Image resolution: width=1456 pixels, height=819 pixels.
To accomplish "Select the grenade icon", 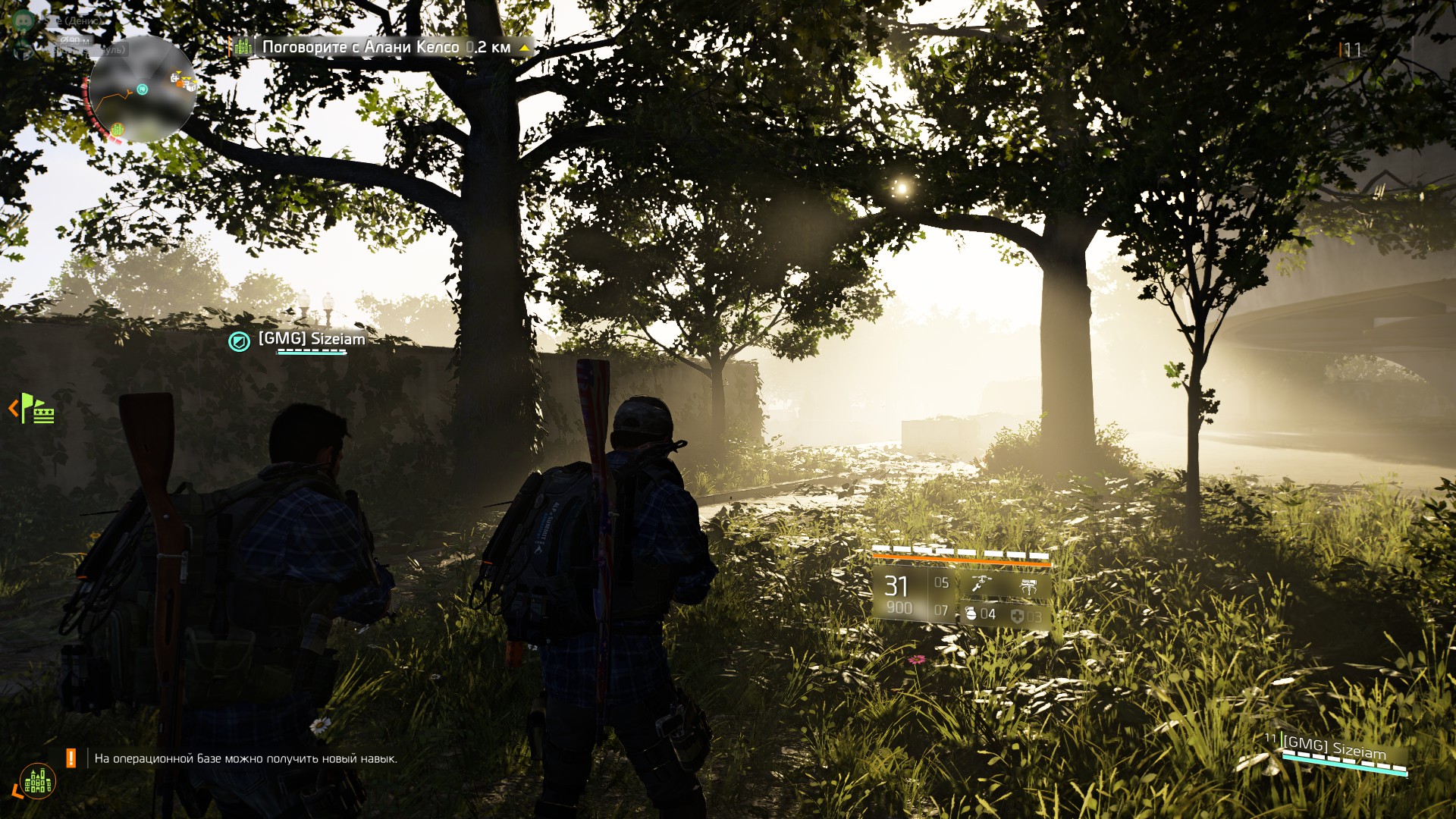I will click(x=971, y=613).
